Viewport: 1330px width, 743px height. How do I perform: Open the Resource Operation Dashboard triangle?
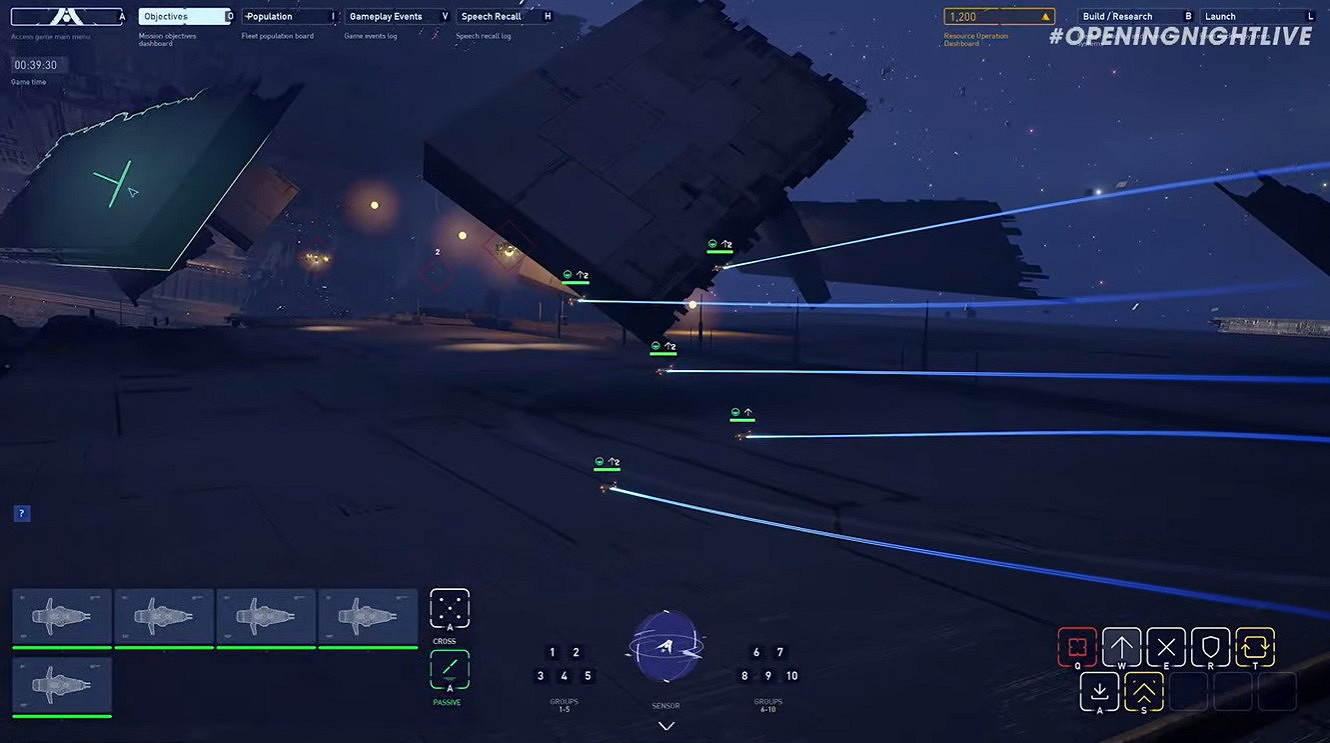[1049, 15]
